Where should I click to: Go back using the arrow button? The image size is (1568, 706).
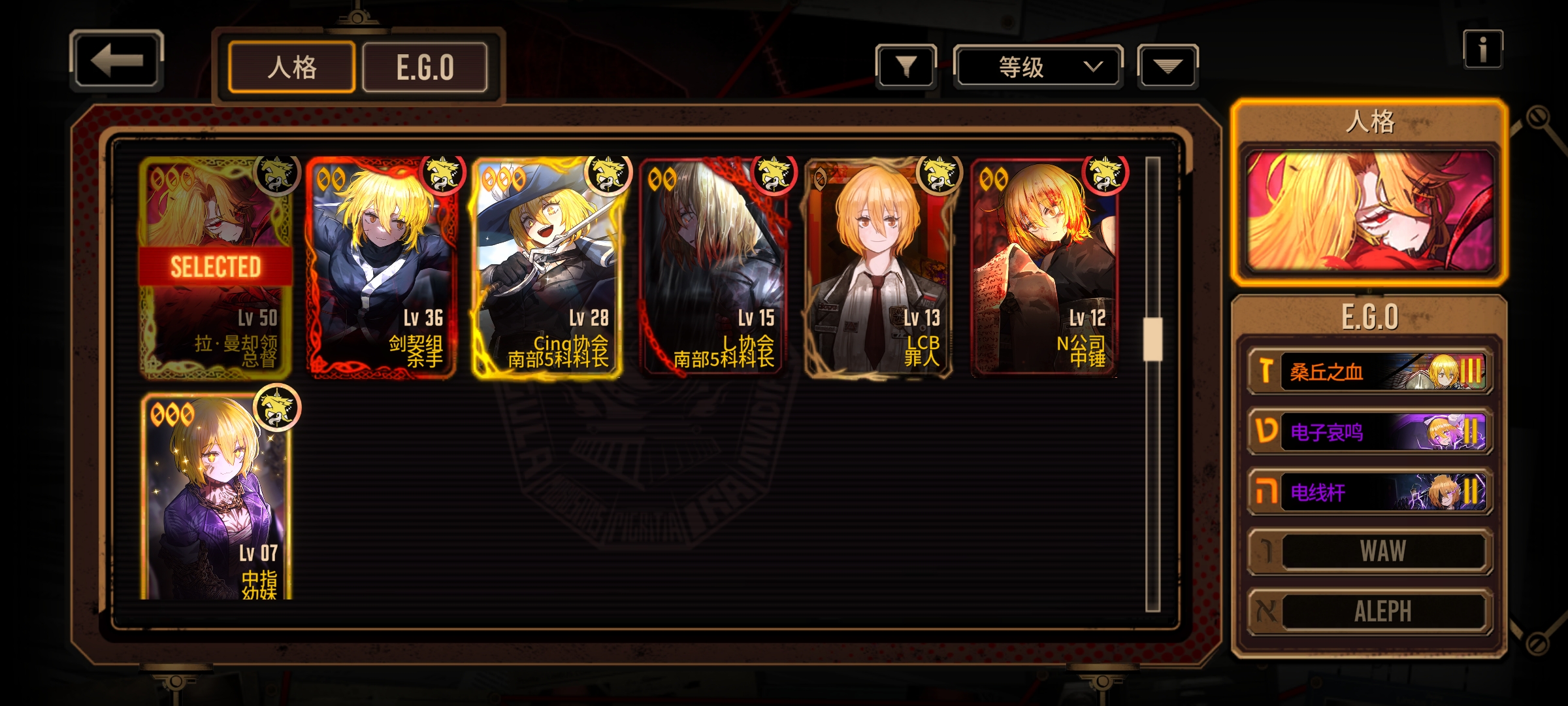click(x=116, y=61)
